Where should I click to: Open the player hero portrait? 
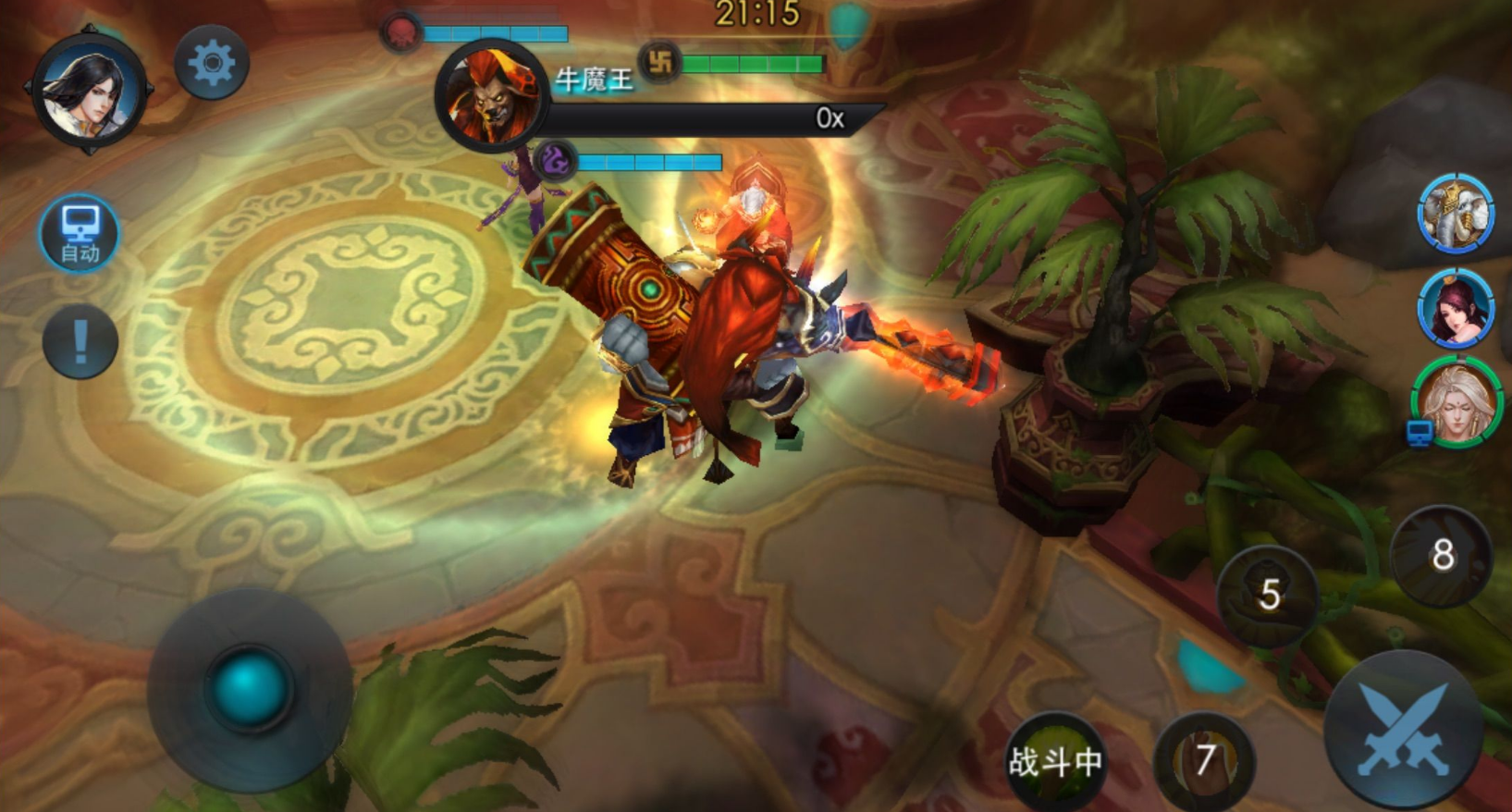point(89,91)
